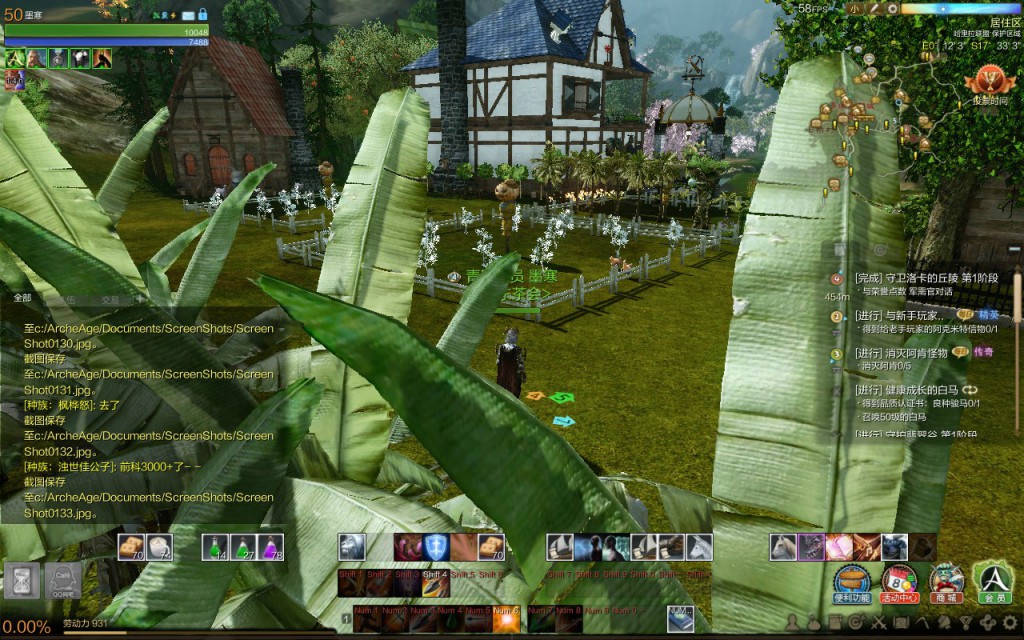
Task: Toggle the minimap size 小 button
Action: (x=855, y=9)
